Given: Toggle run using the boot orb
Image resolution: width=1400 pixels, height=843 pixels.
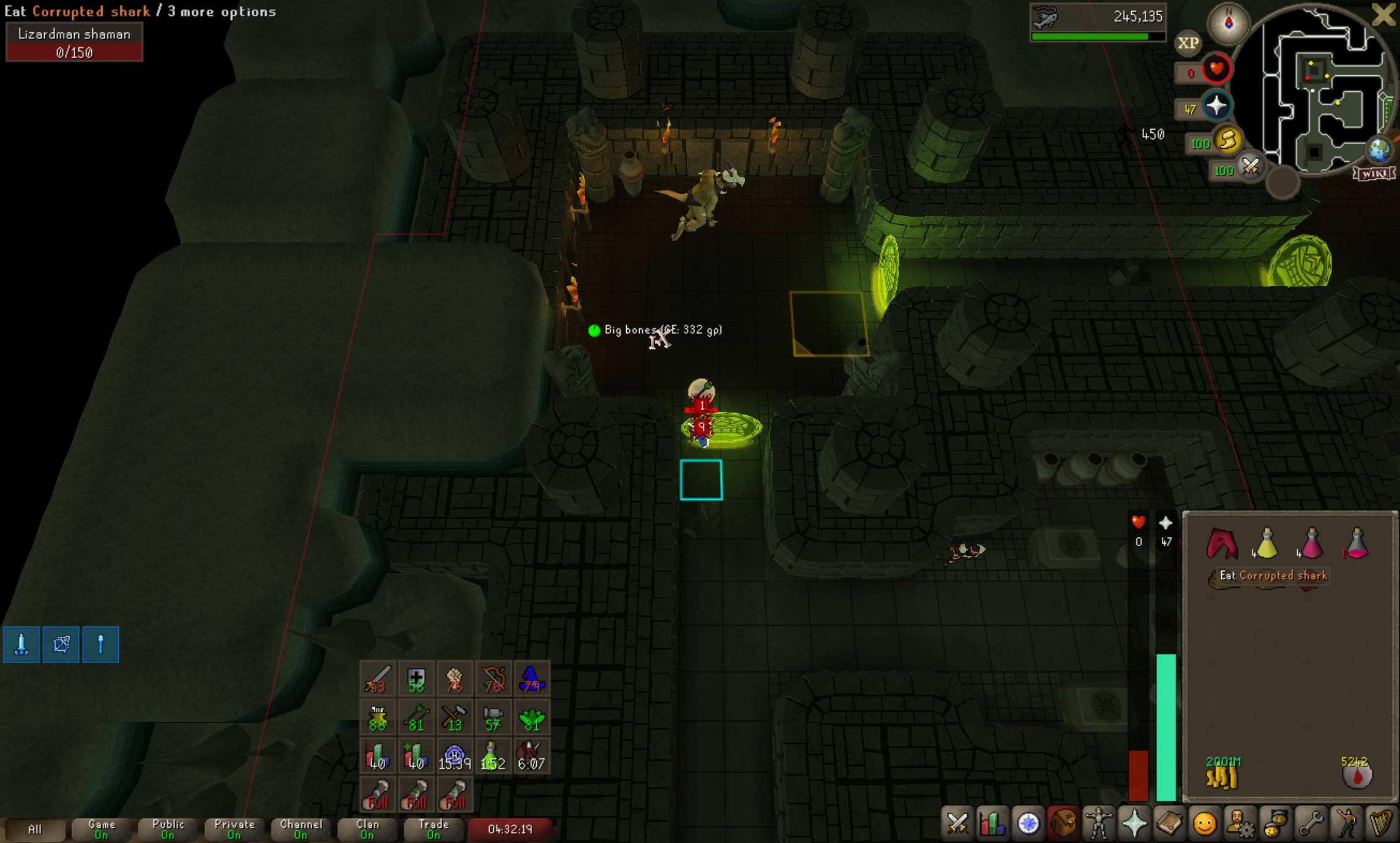Looking at the screenshot, I should click(x=1227, y=142).
